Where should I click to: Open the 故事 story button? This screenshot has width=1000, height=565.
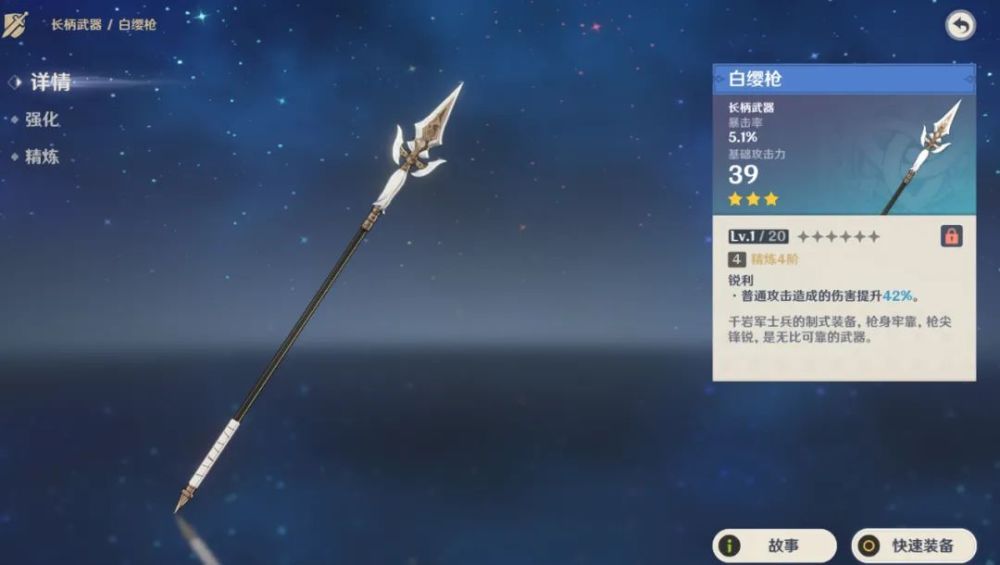click(x=774, y=546)
